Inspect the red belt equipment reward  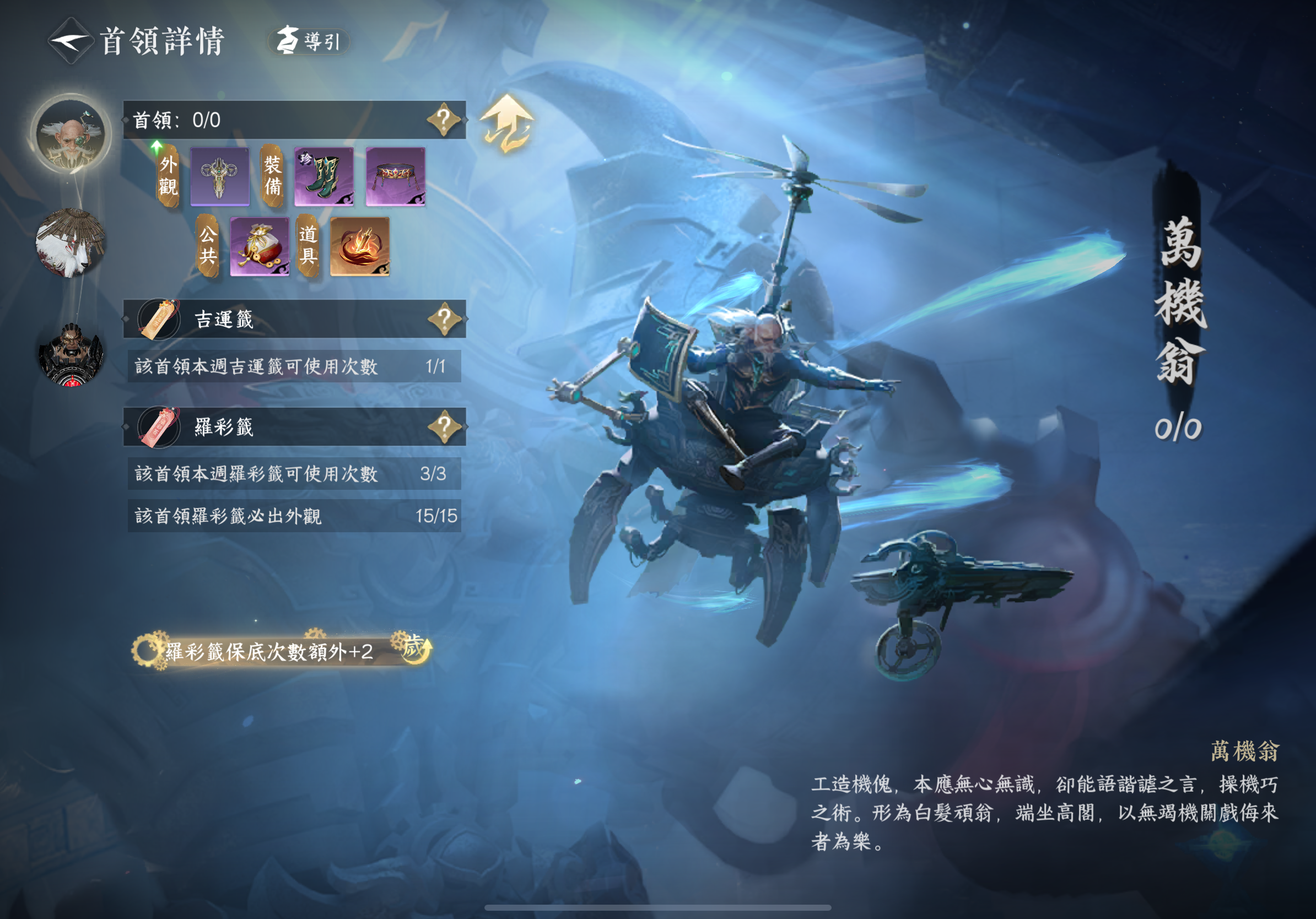(x=396, y=176)
